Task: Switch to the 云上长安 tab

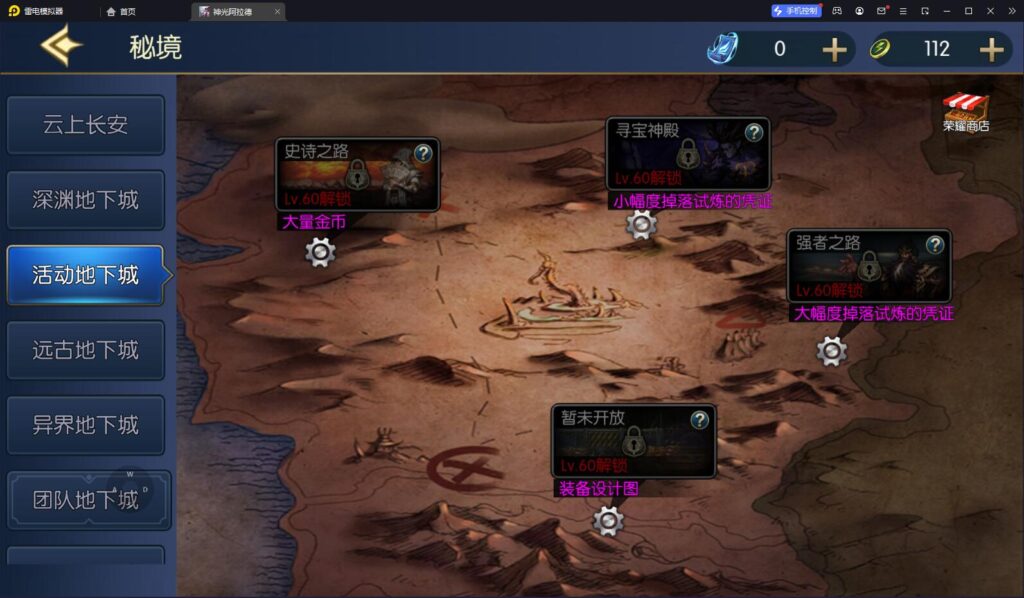Action: coord(85,125)
